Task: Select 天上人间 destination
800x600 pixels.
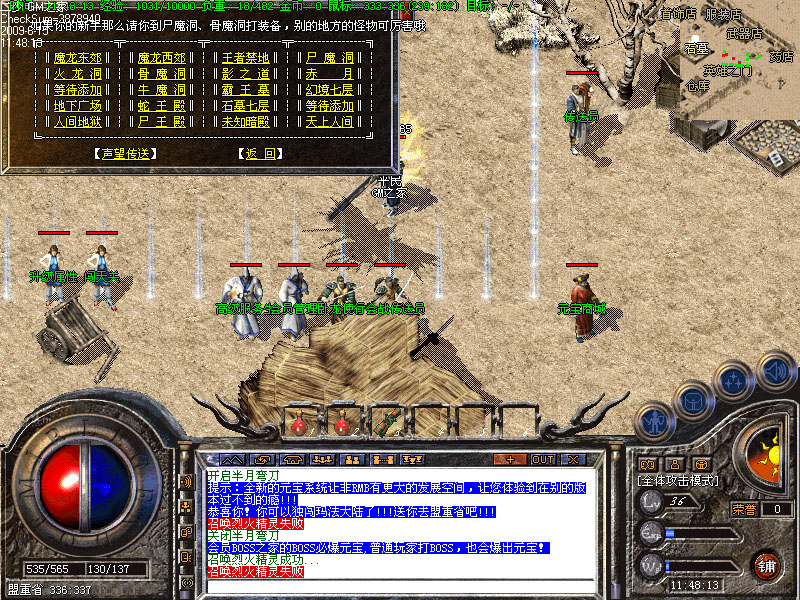Action: [x=330, y=122]
